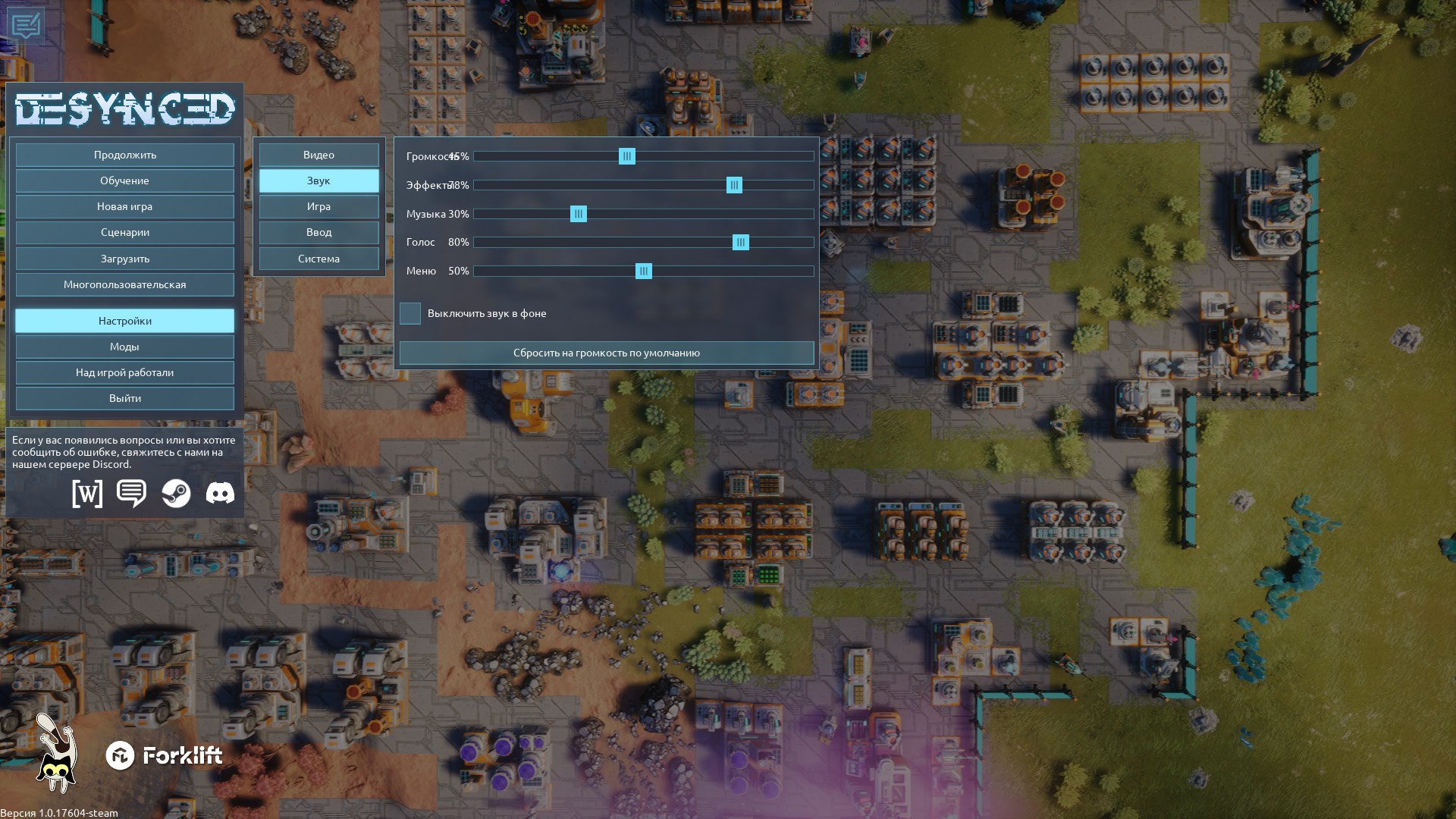The image size is (1456, 819).
Task: Open the Моды menu
Action: tap(125, 347)
